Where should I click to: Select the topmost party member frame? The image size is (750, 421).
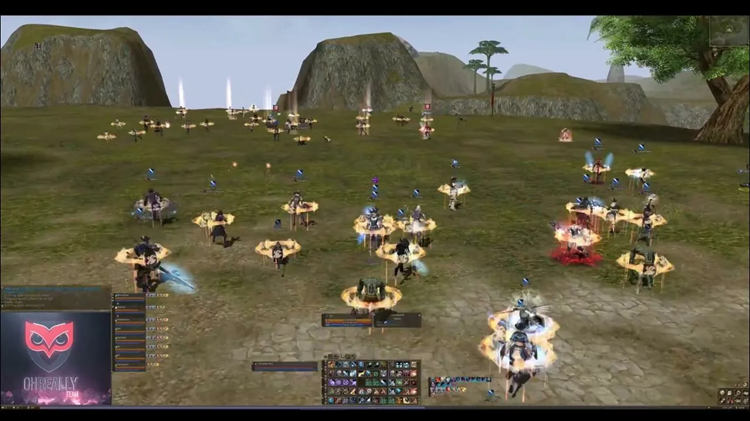[x=130, y=298]
